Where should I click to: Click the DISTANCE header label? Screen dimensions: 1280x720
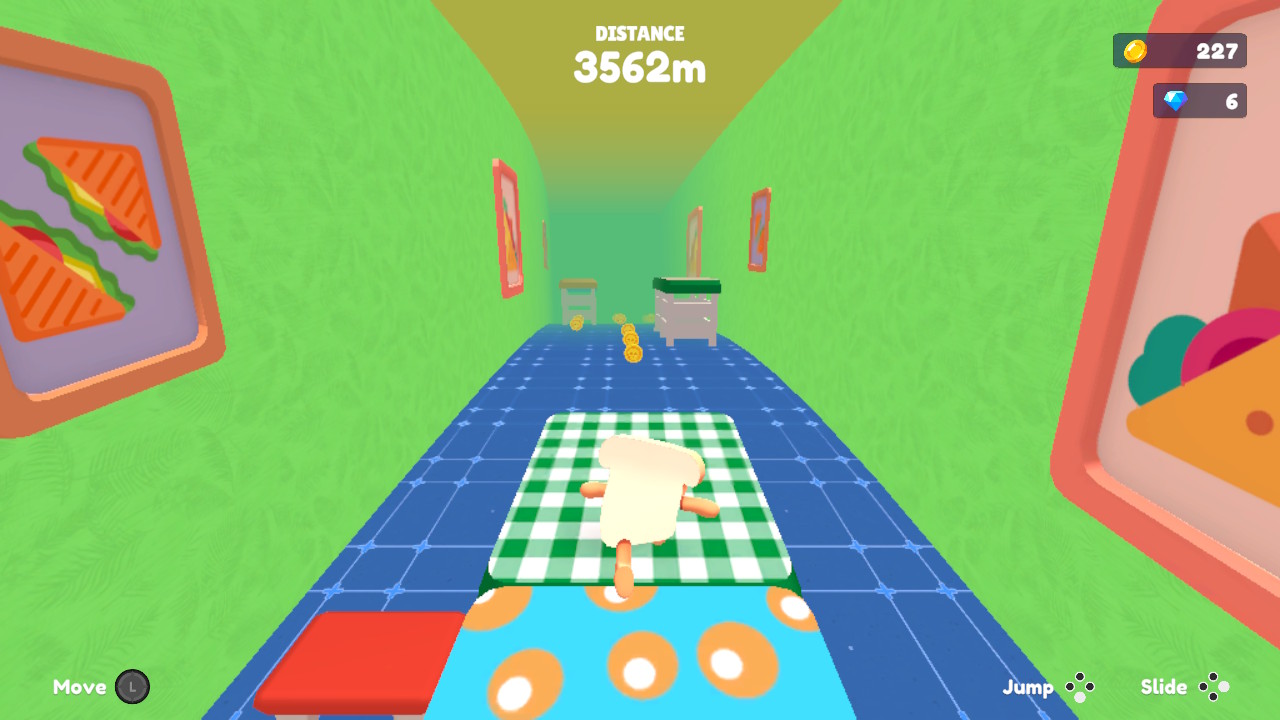click(x=640, y=33)
